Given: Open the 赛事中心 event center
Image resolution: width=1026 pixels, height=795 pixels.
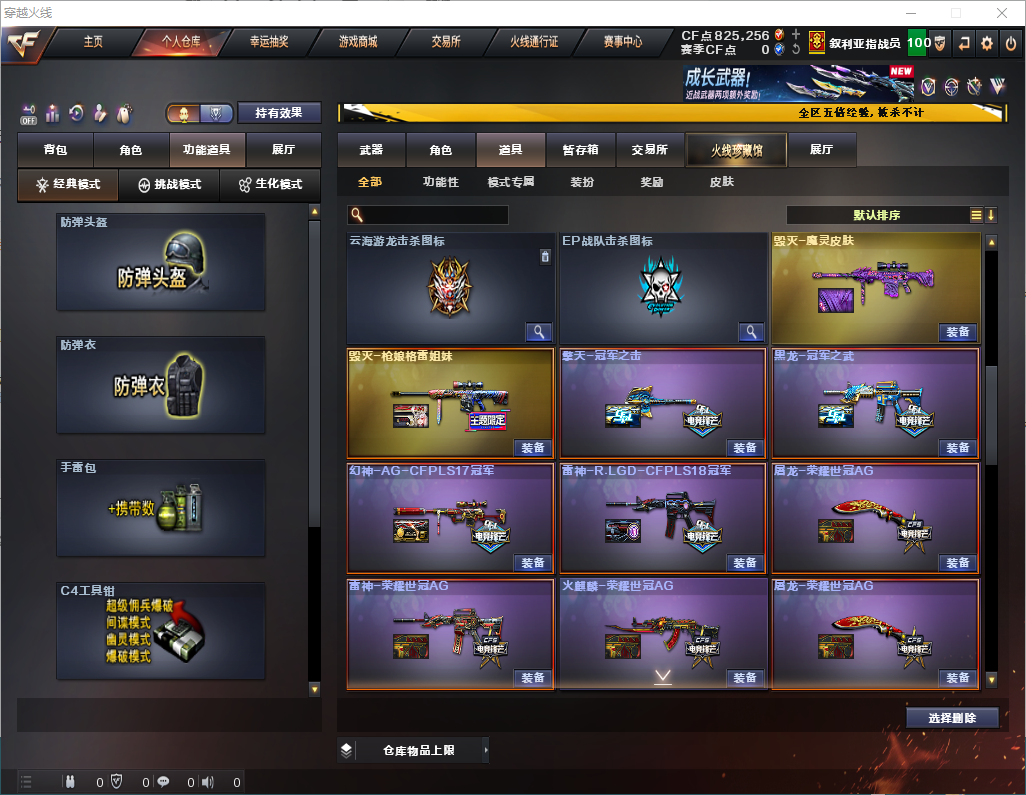Looking at the screenshot, I should click(x=622, y=42).
